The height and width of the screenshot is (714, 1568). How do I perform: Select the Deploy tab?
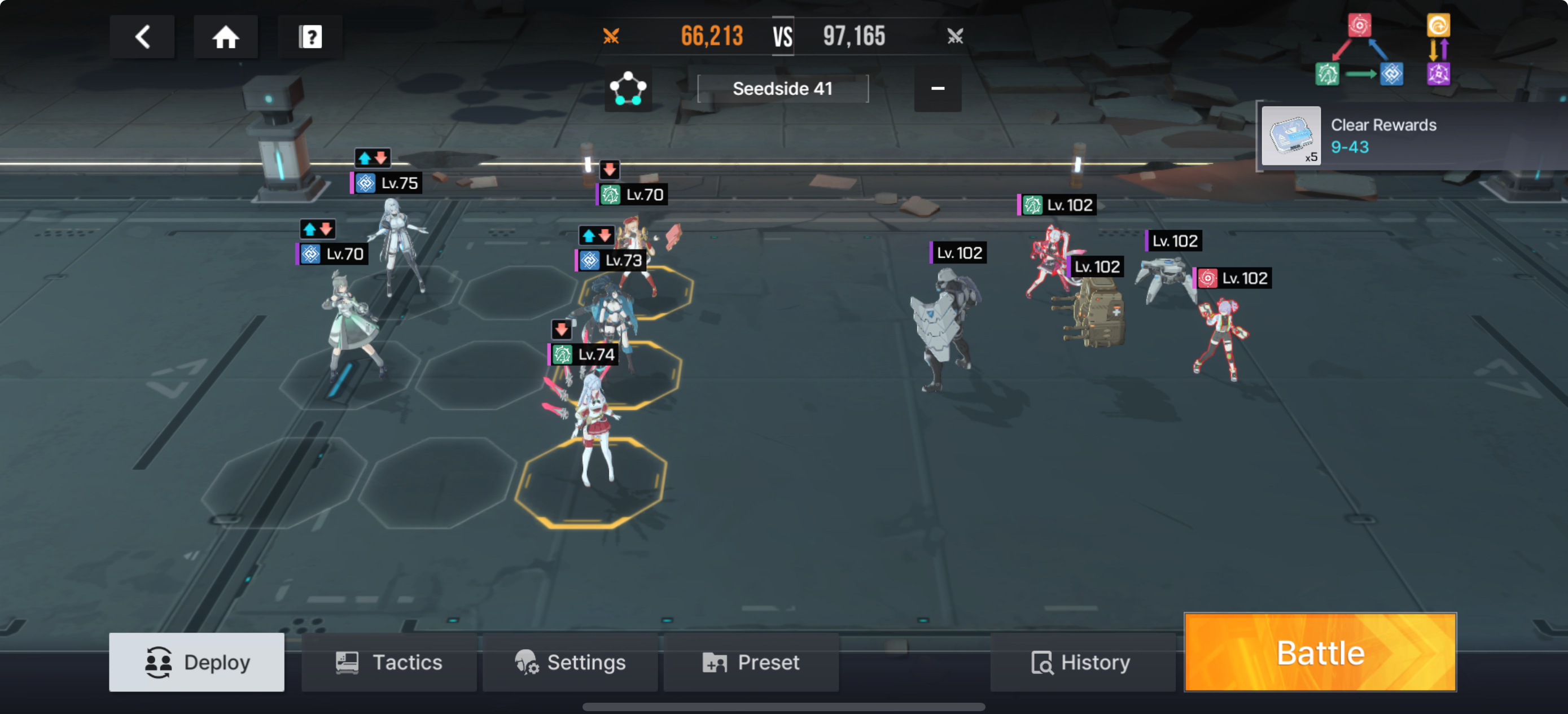click(196, 662)
